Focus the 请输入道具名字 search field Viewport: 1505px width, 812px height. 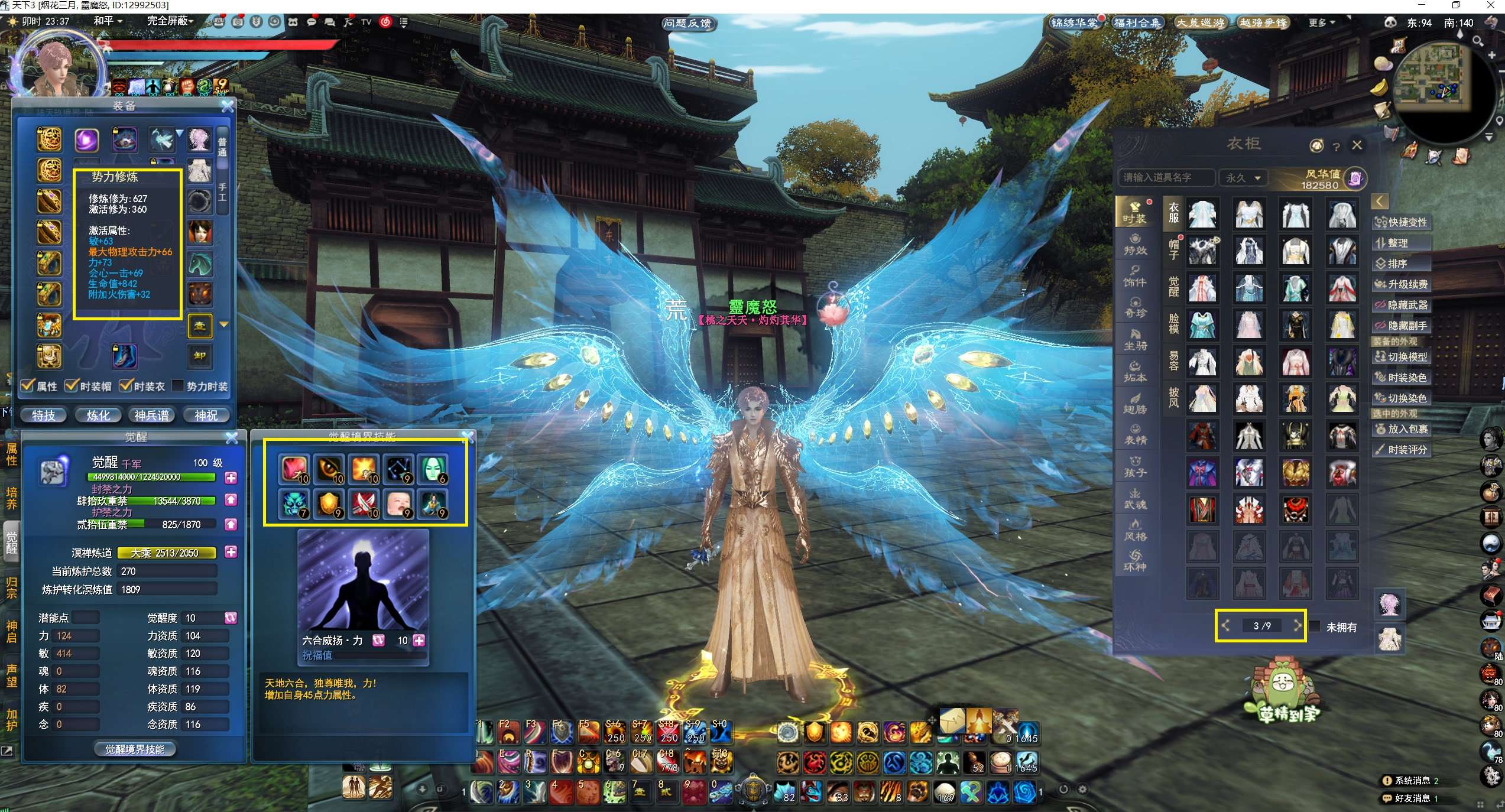[x=1166, y=178]
